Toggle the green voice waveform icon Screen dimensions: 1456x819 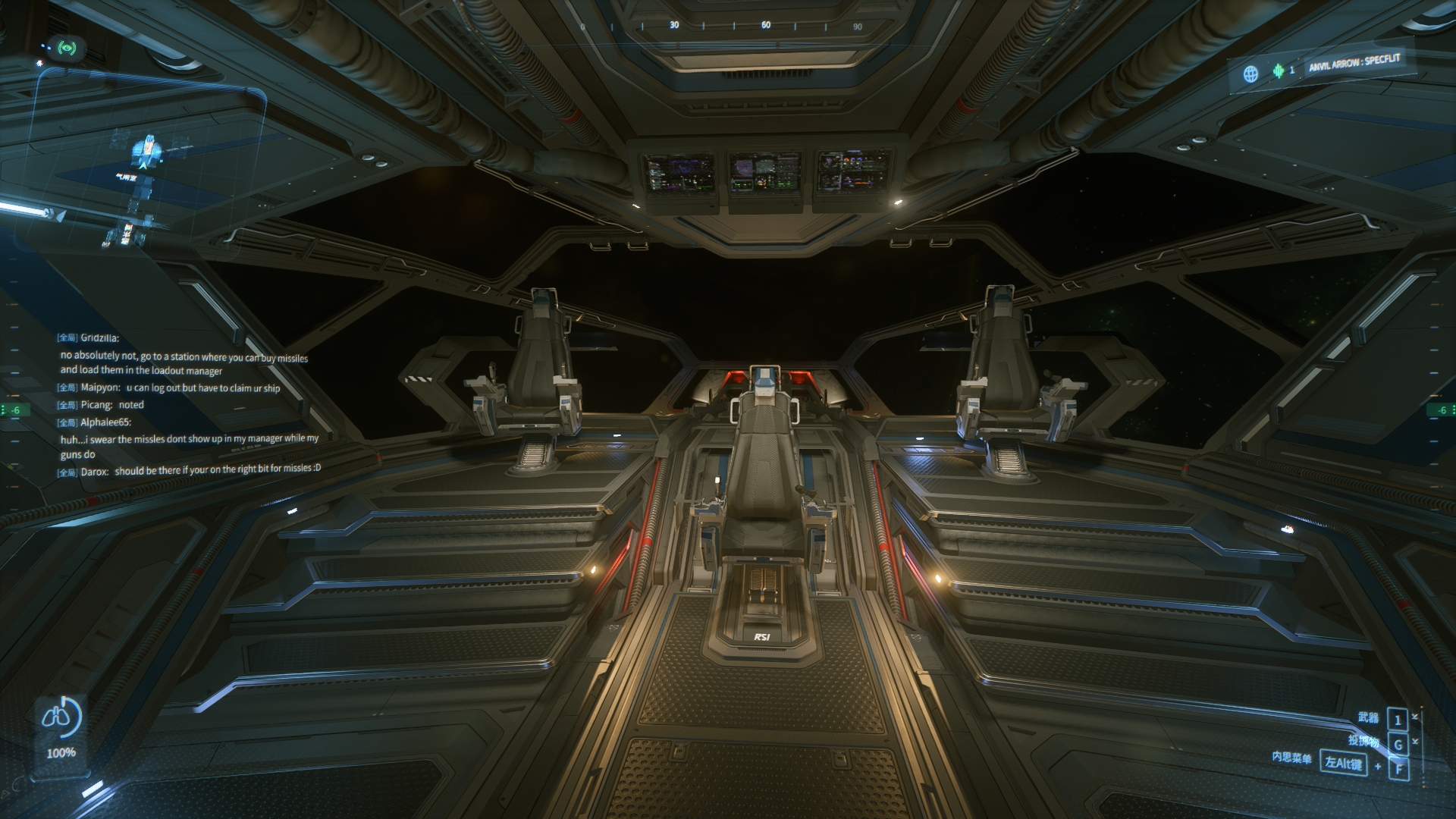1279,71
